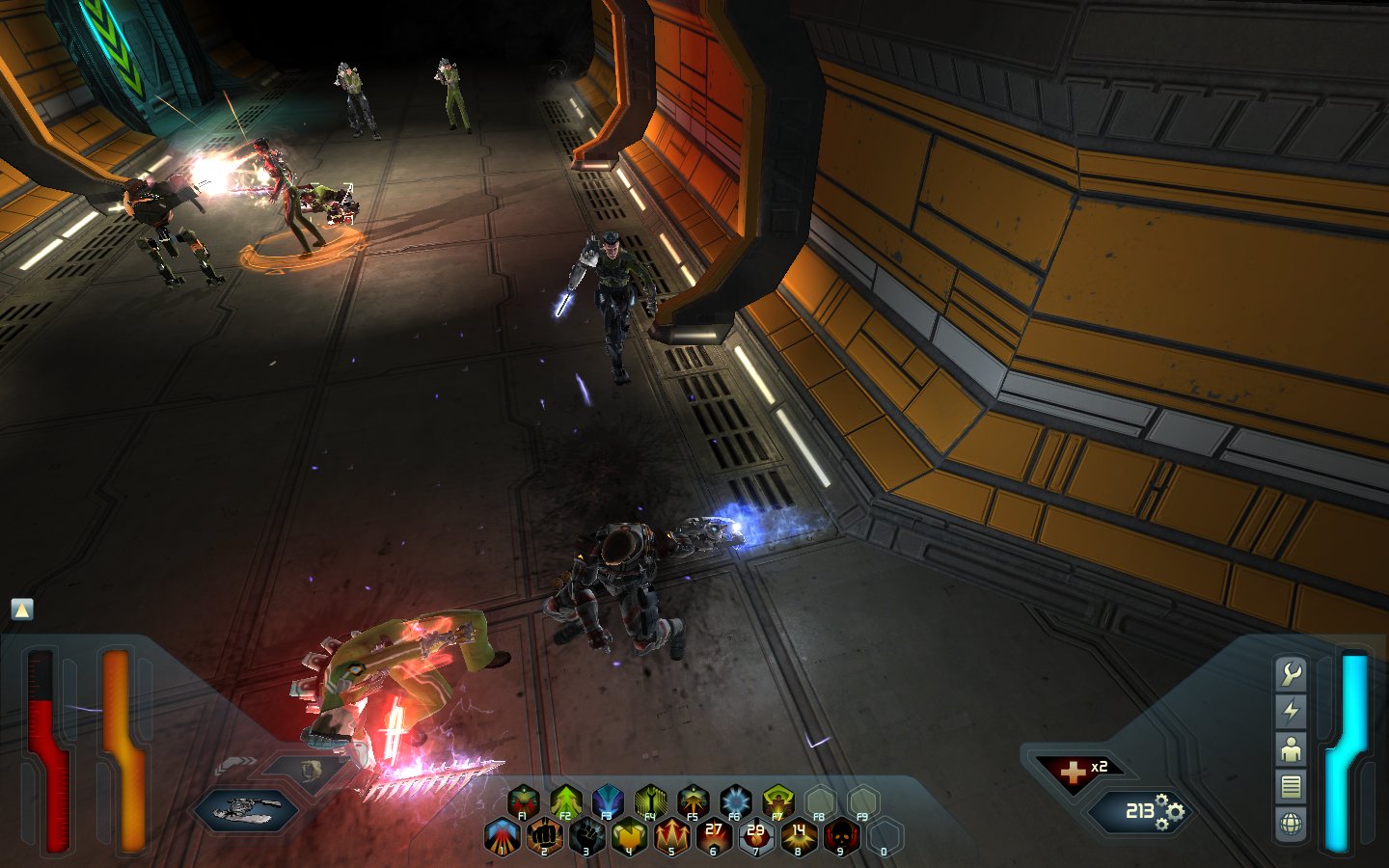
Task: Switch to the secondary weapon slot
Action: click(307, 771)
